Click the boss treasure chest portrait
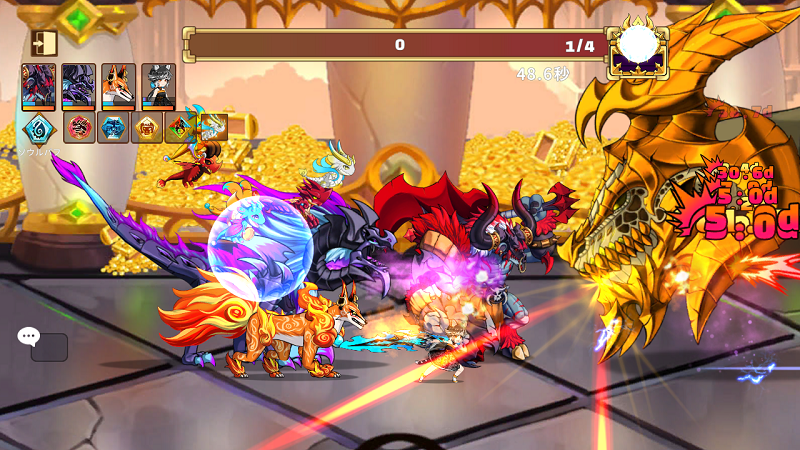 [637, 47]
